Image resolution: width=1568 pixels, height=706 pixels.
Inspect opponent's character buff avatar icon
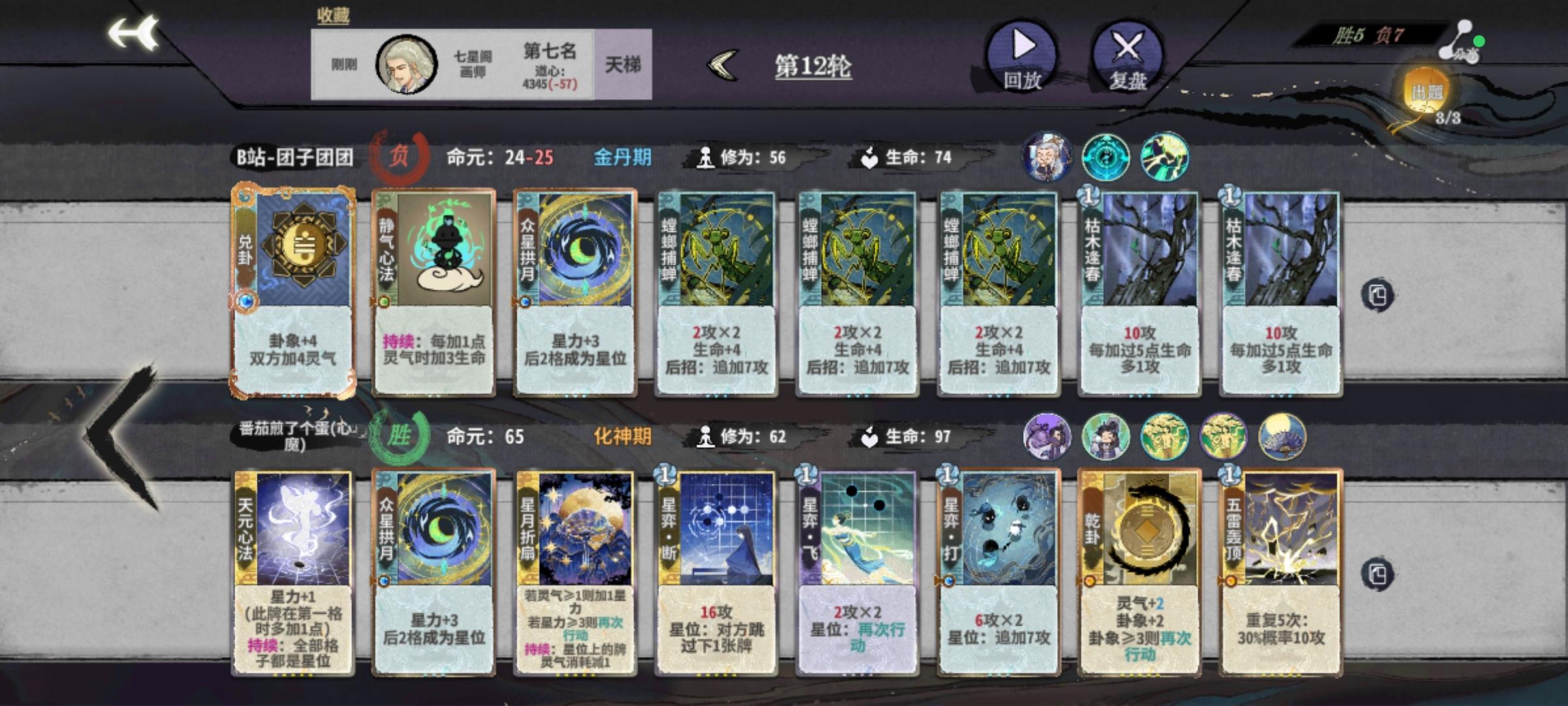[1046, 157]
